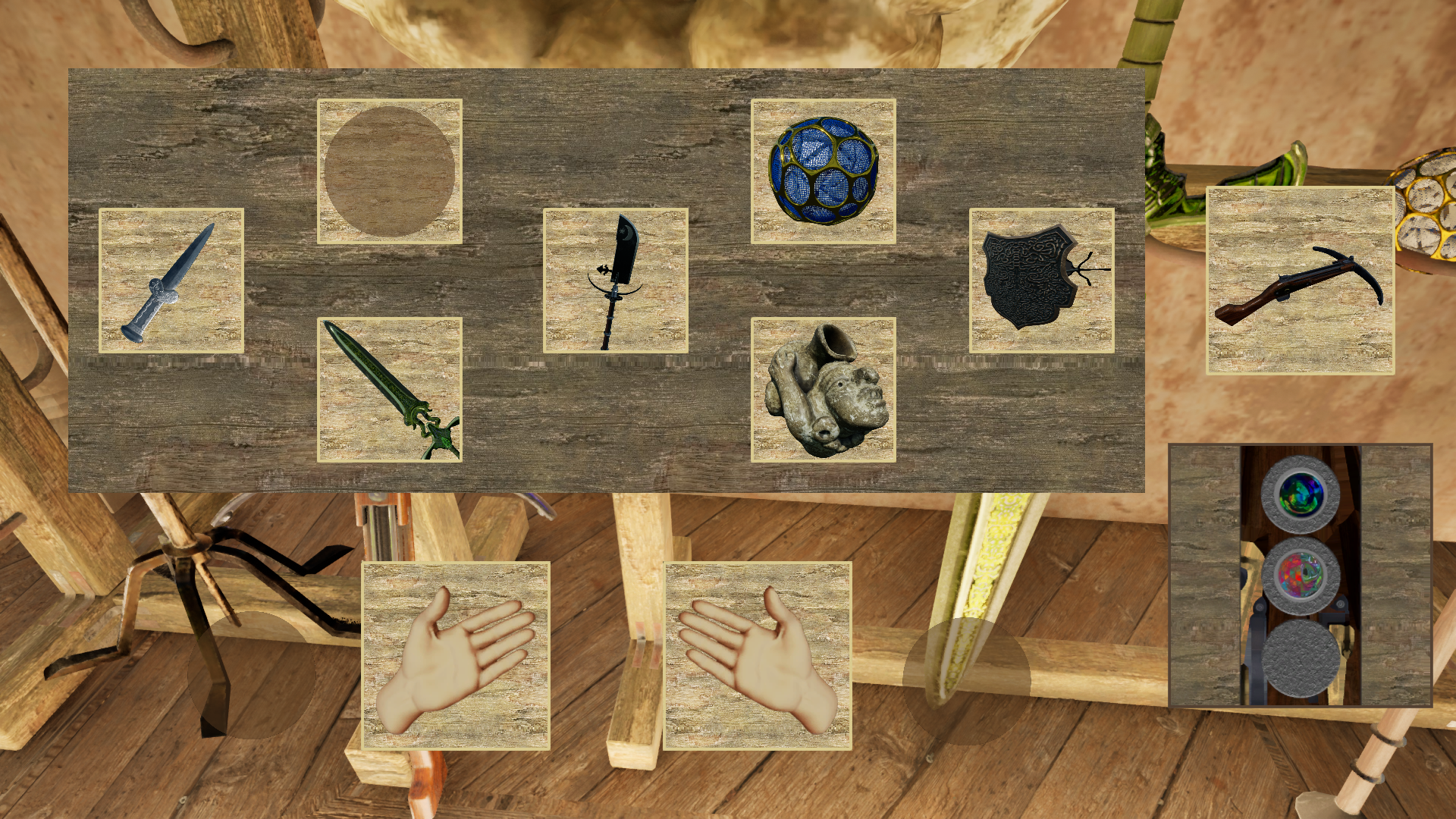Select the green-blue swirled gem socket
Image resolution: width=1456 pixels, height=819 pixels.
[x=1301, y=494]
